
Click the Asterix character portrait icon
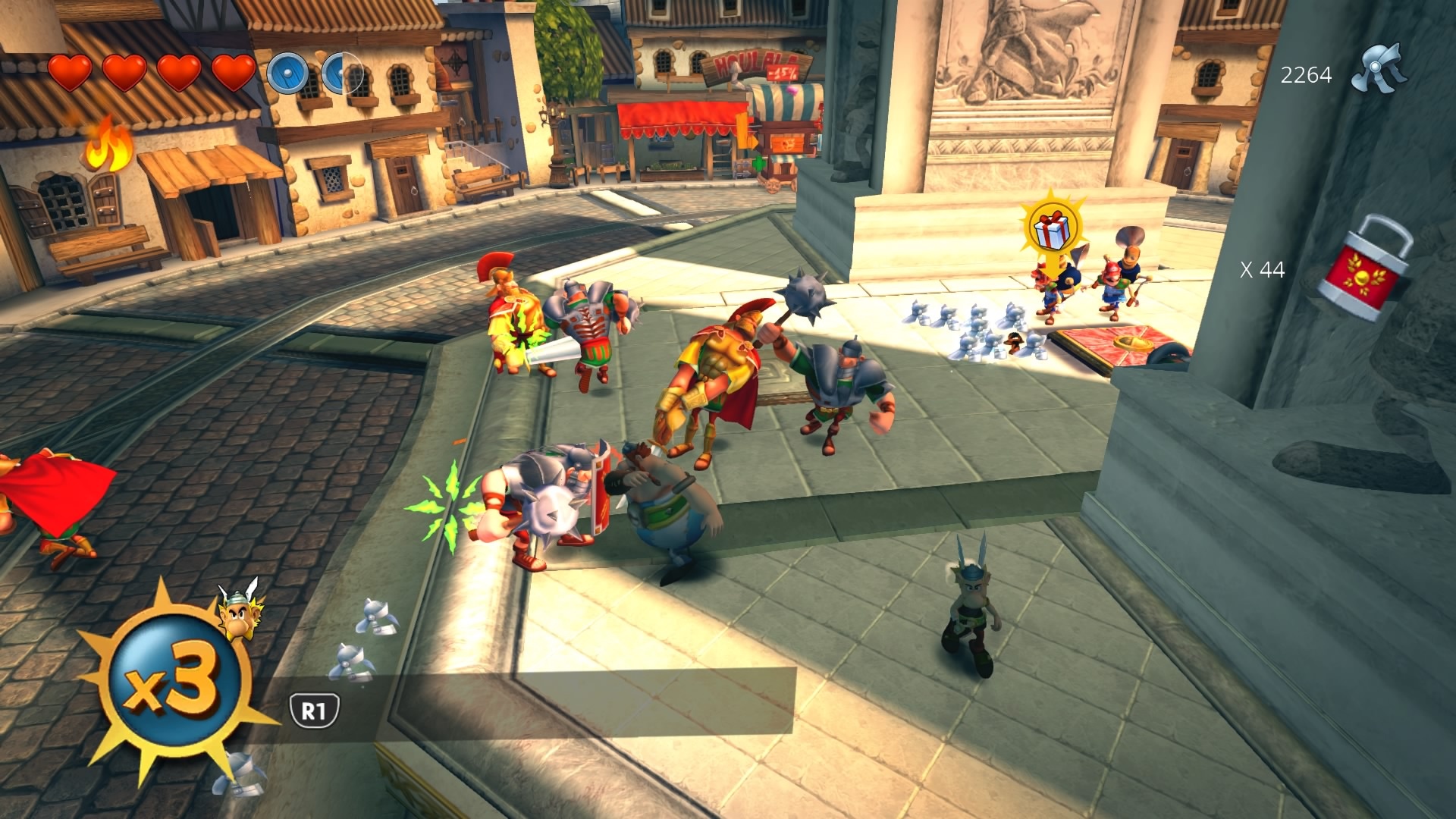coord(240,610)
